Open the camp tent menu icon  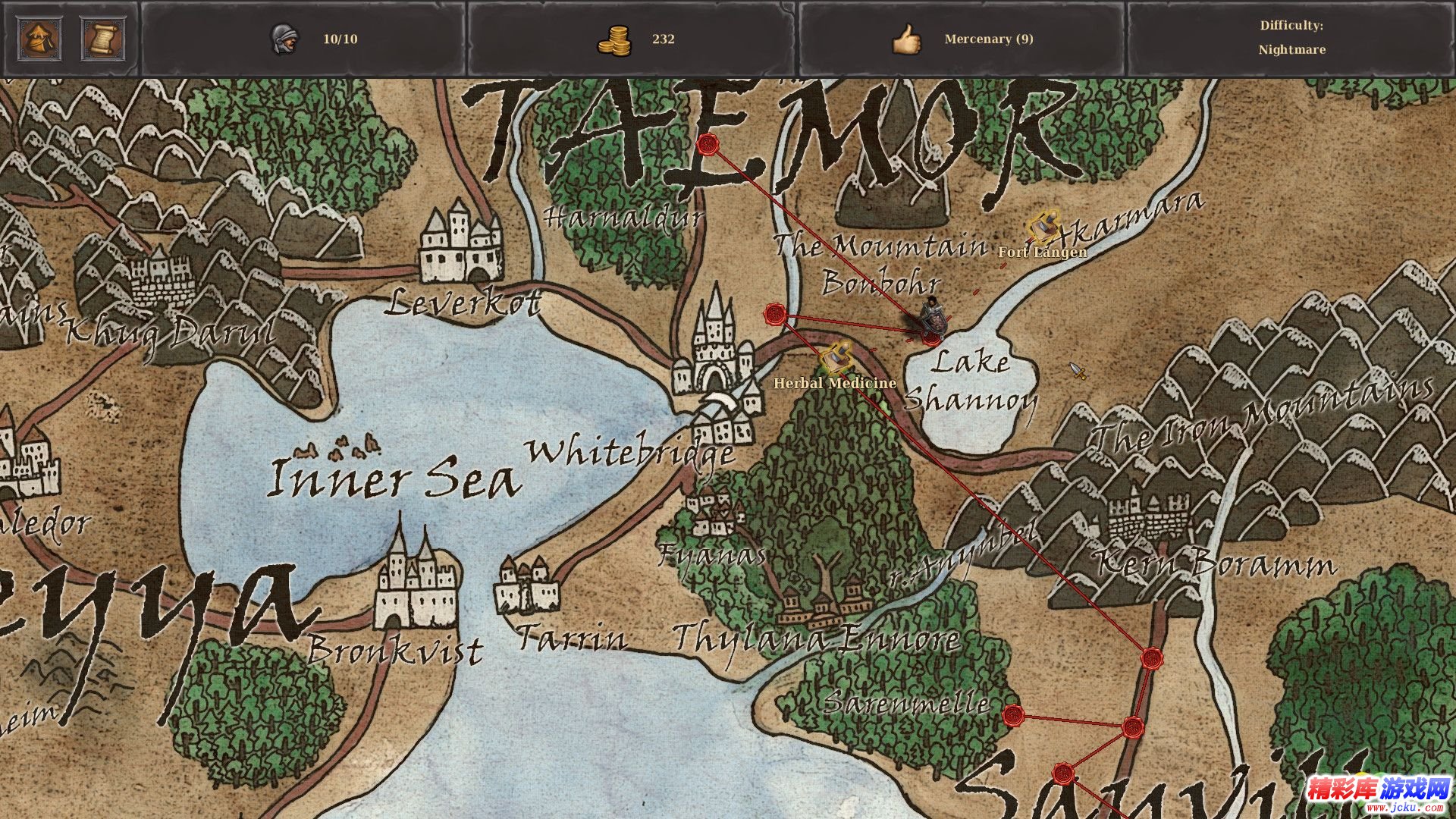pyautogui.click(x=41, y=39)
